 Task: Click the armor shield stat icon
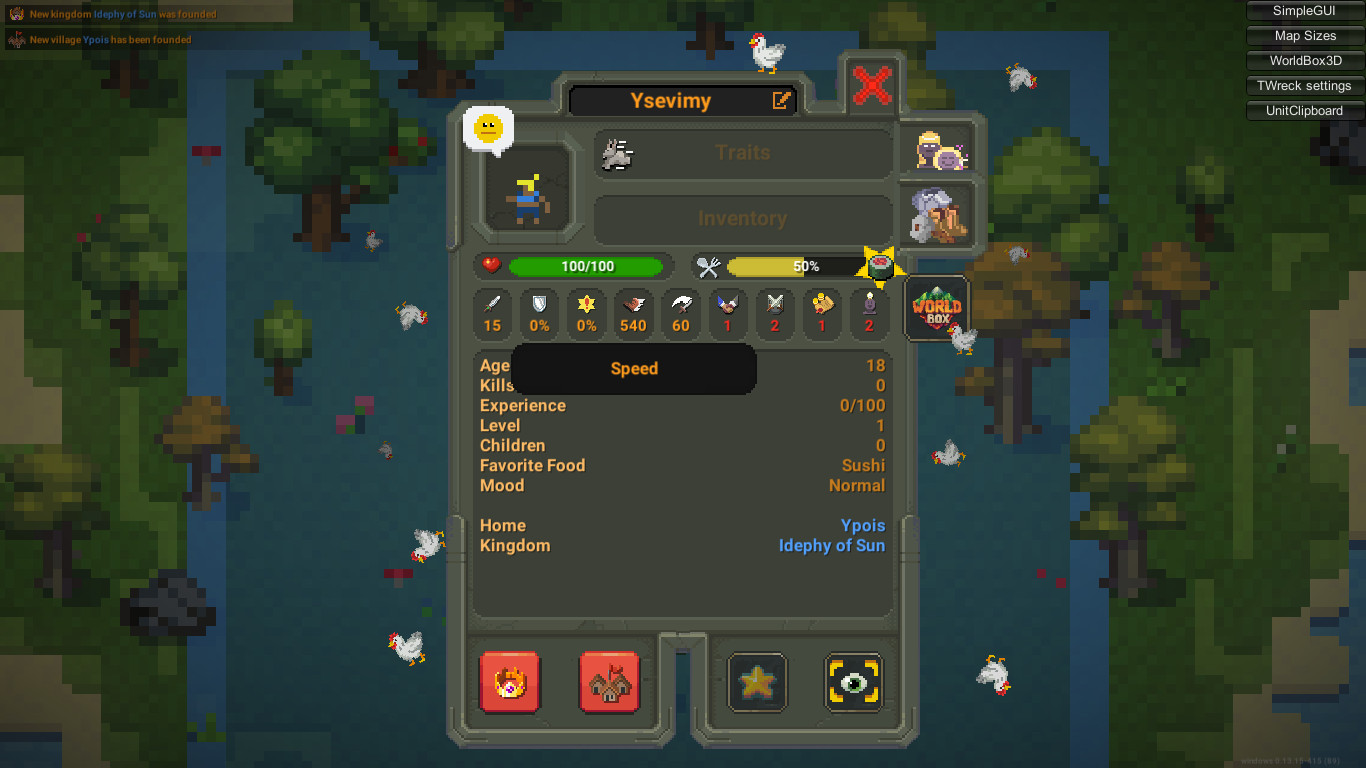539,314
